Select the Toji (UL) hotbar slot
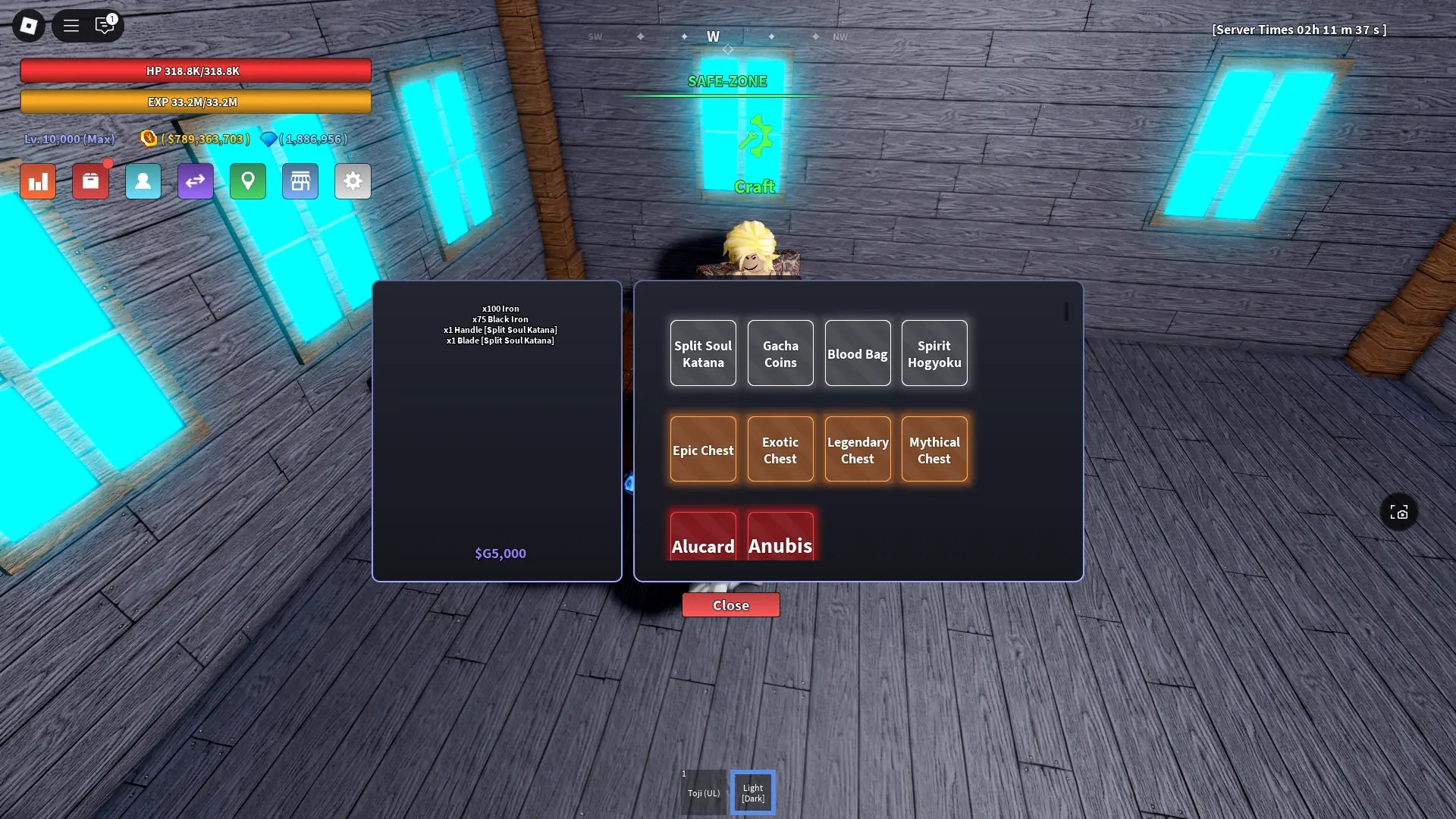This screenshot has height=819, width=1456. [x=703, y=792]
